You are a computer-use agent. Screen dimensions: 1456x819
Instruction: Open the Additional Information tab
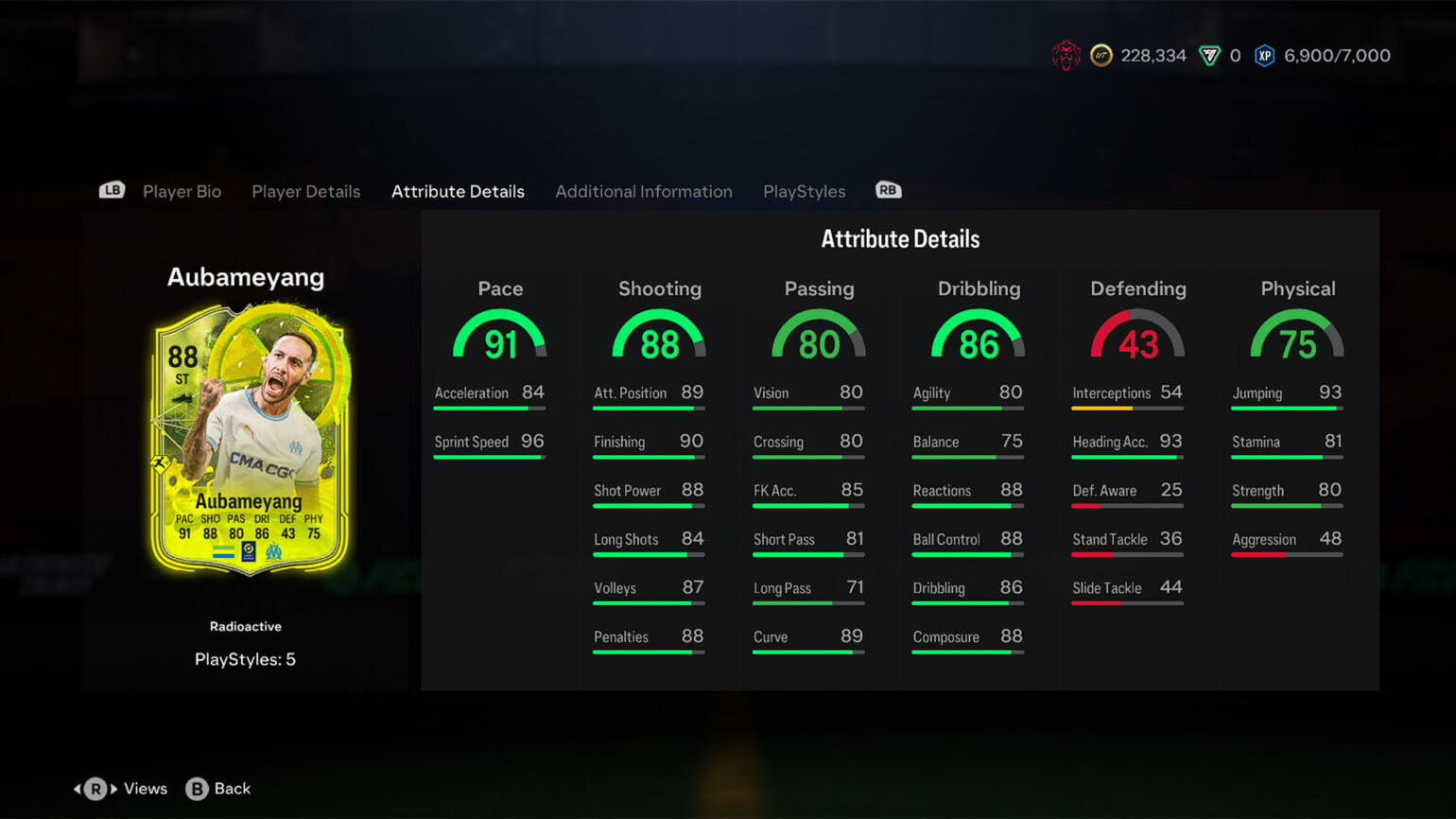tap(644, 191)
